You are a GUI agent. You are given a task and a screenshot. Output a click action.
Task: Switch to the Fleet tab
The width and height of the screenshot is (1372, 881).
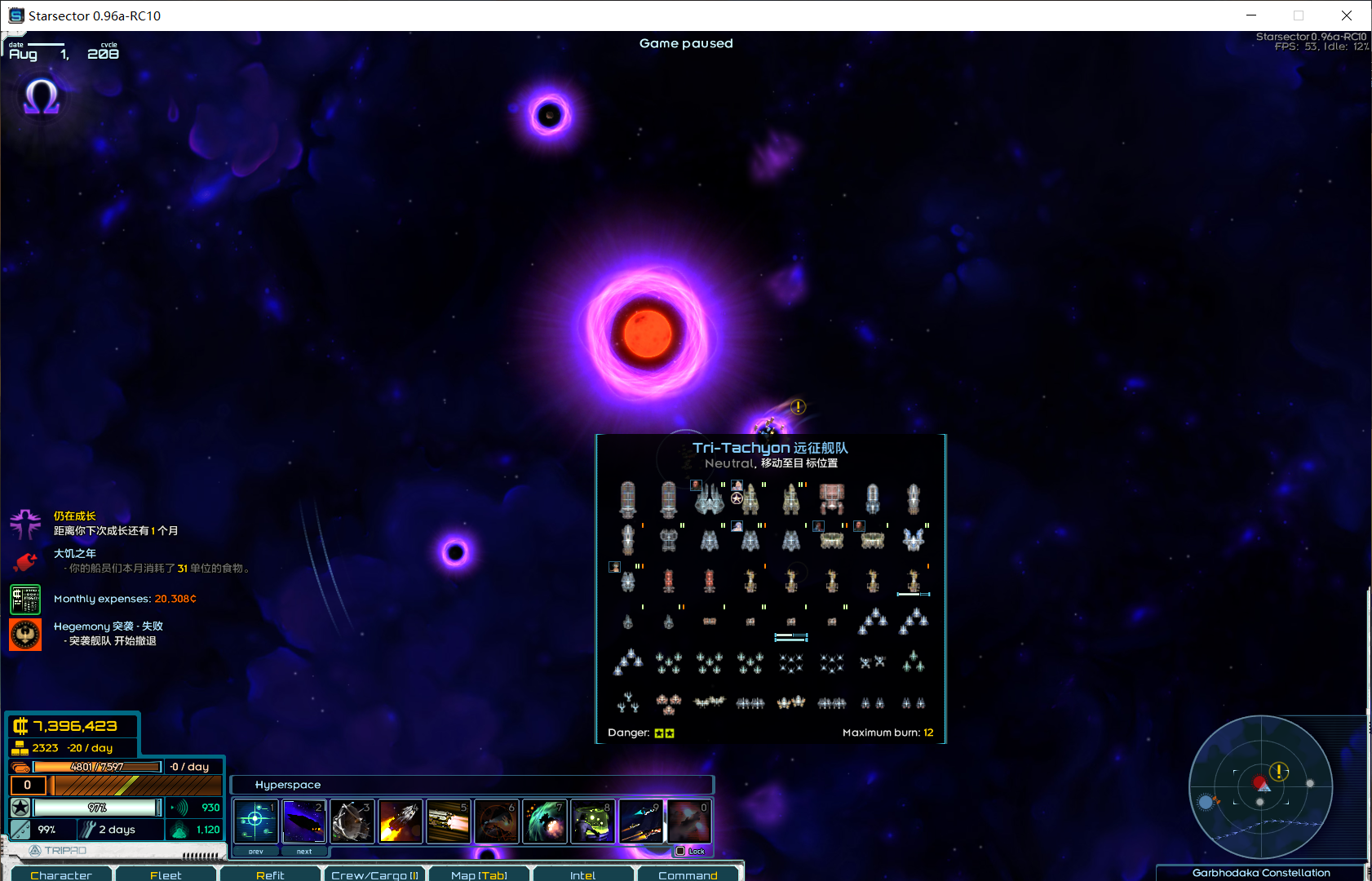pos(166,874)
